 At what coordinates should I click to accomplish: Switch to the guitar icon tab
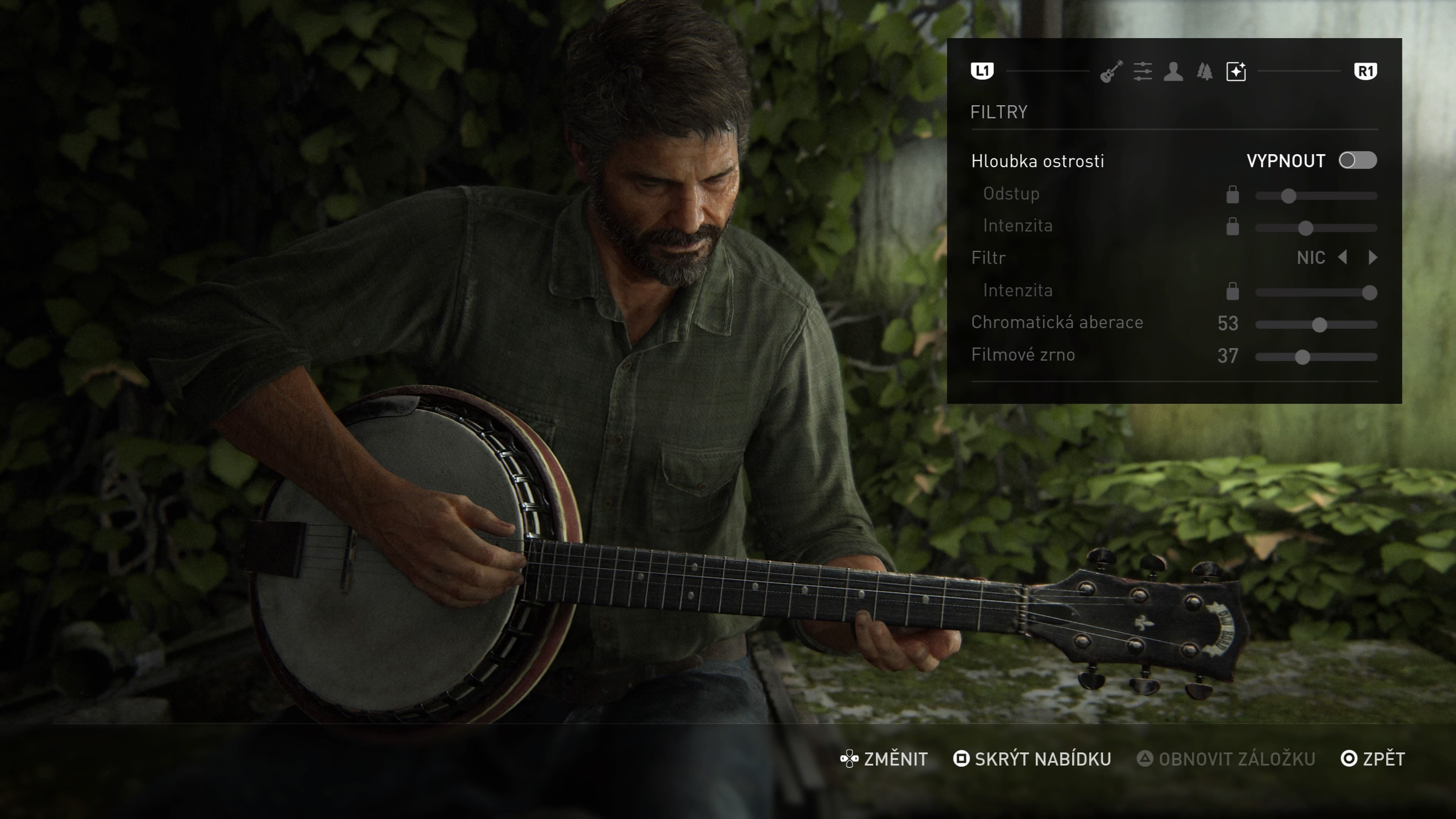click(1111, 72)
